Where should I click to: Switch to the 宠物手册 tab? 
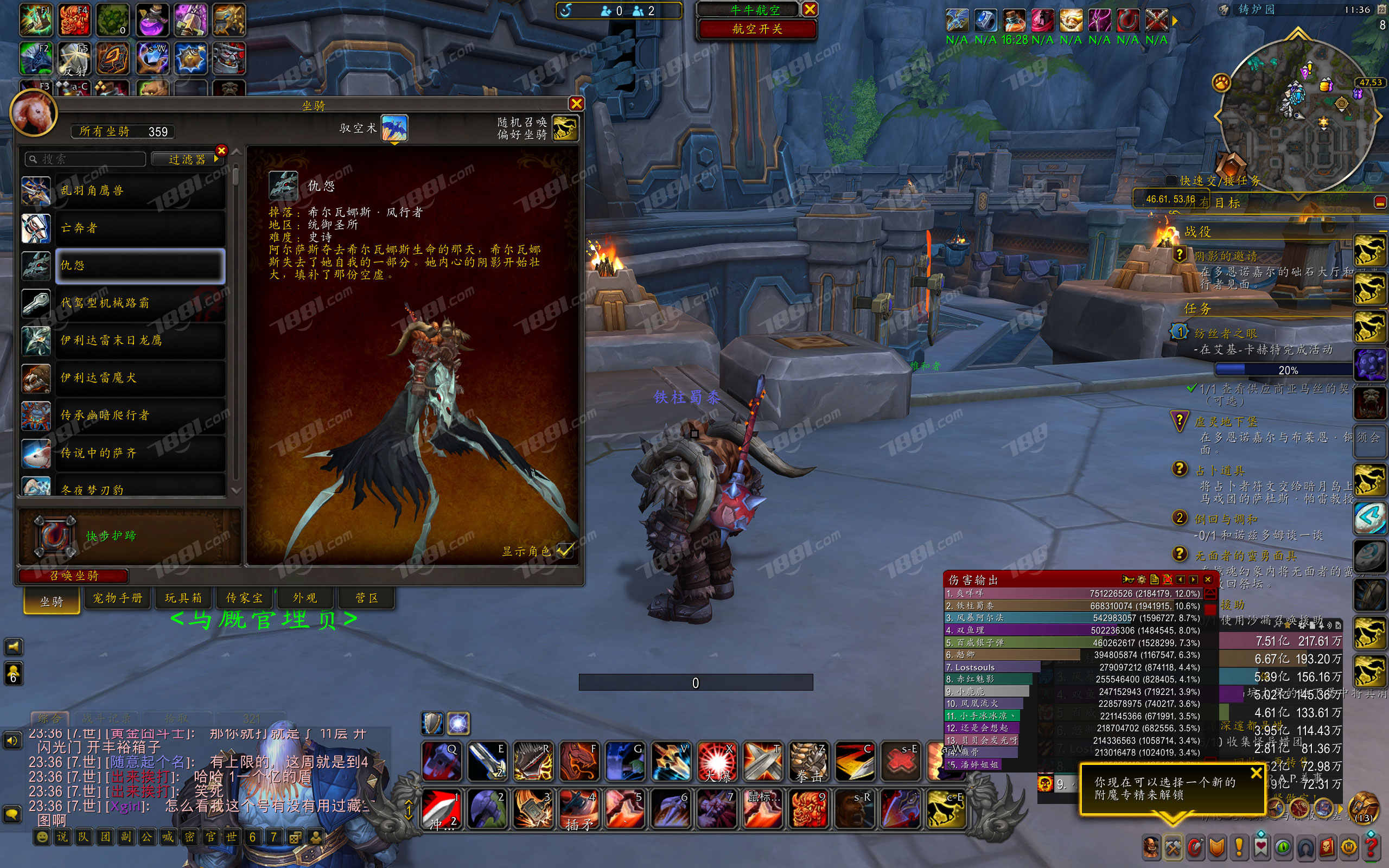tap(118, 598)
